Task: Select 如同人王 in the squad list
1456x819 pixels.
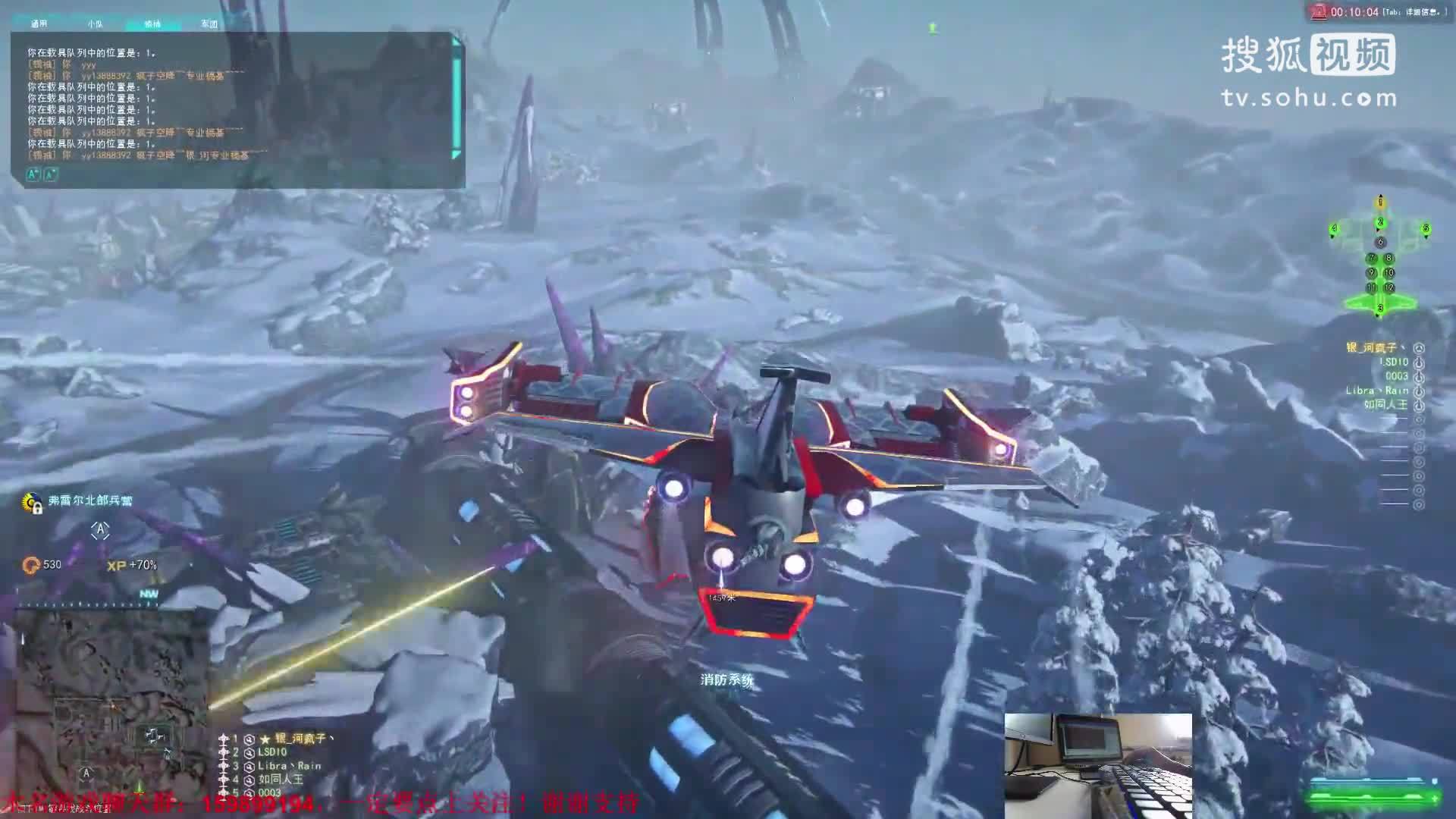Action: coord(281,779)
